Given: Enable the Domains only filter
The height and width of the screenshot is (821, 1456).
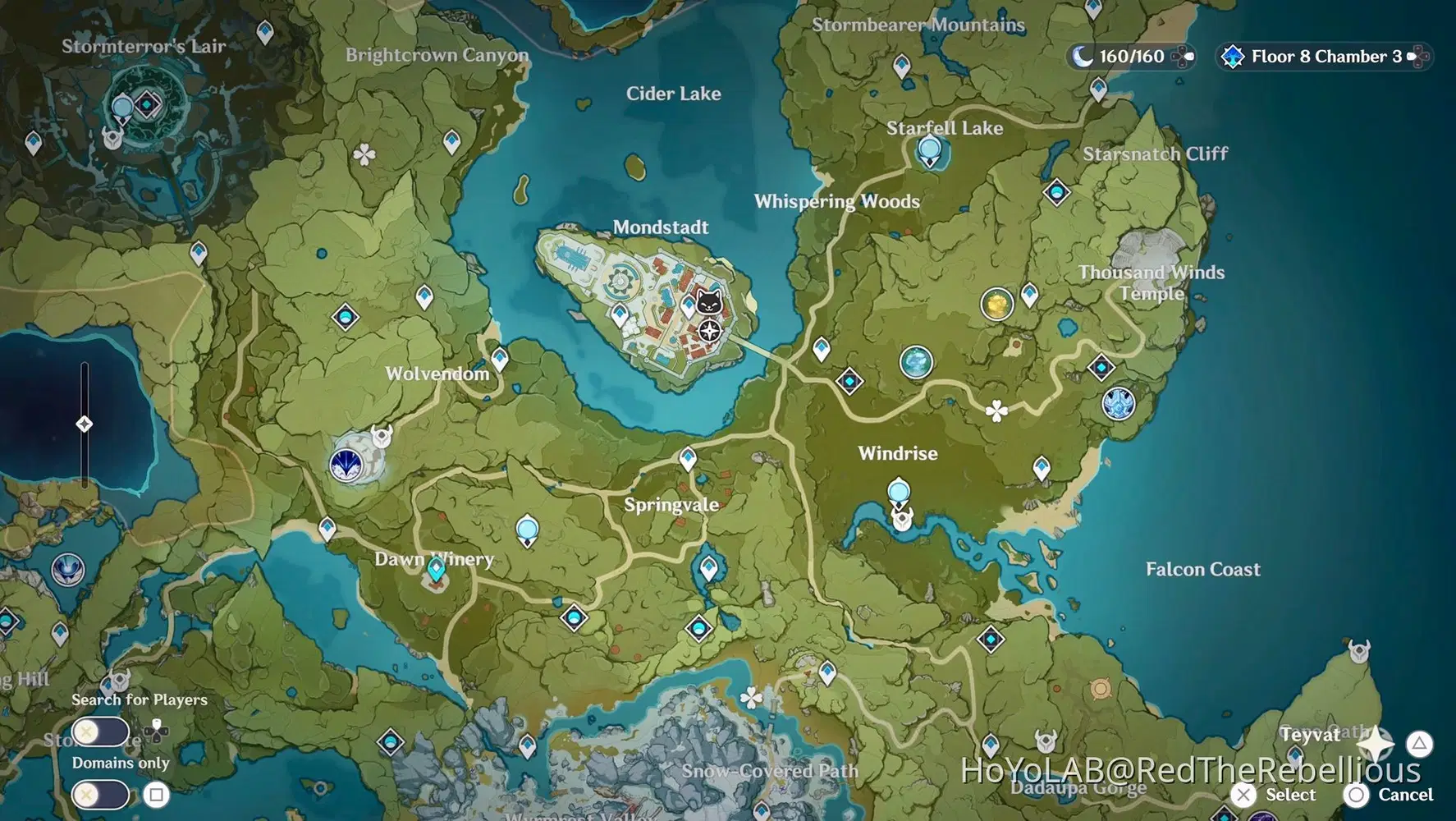Looking at the screenshot, I should [98, 795].
